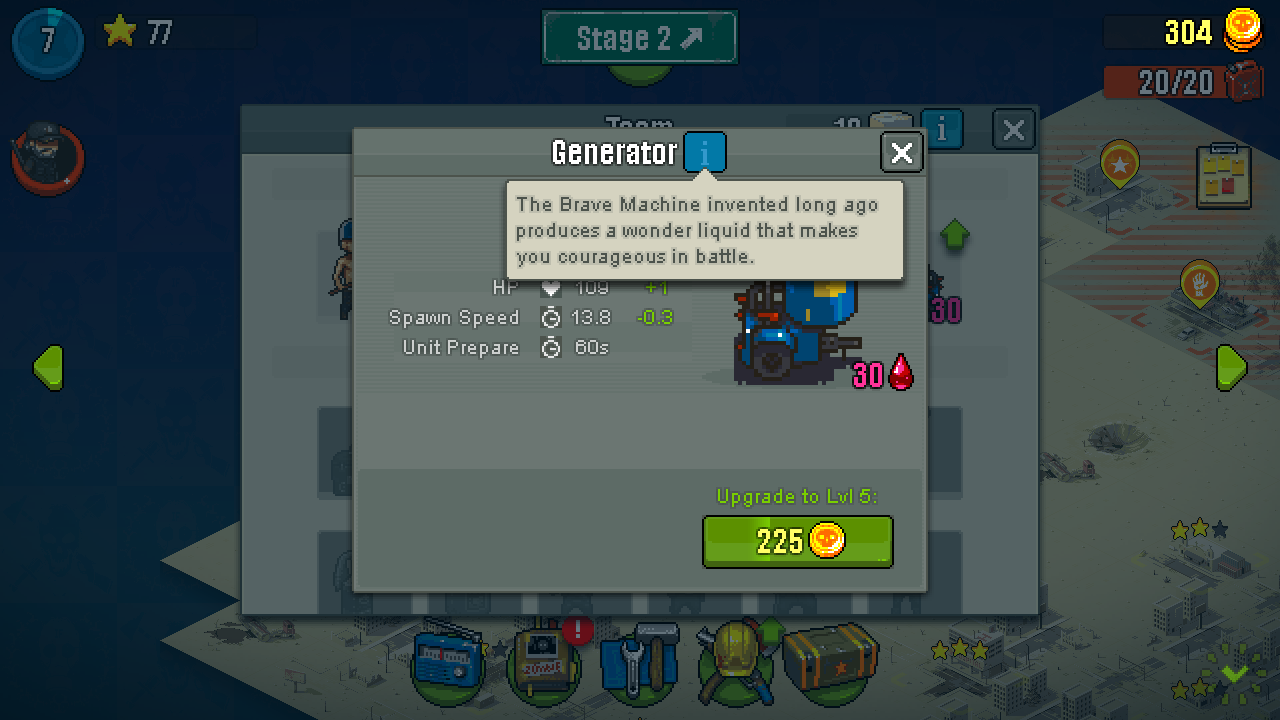The width and height of the screenshot is (1280, 720).
Task: Open the Stage 2 sign
Action: [x=639, y=39]
